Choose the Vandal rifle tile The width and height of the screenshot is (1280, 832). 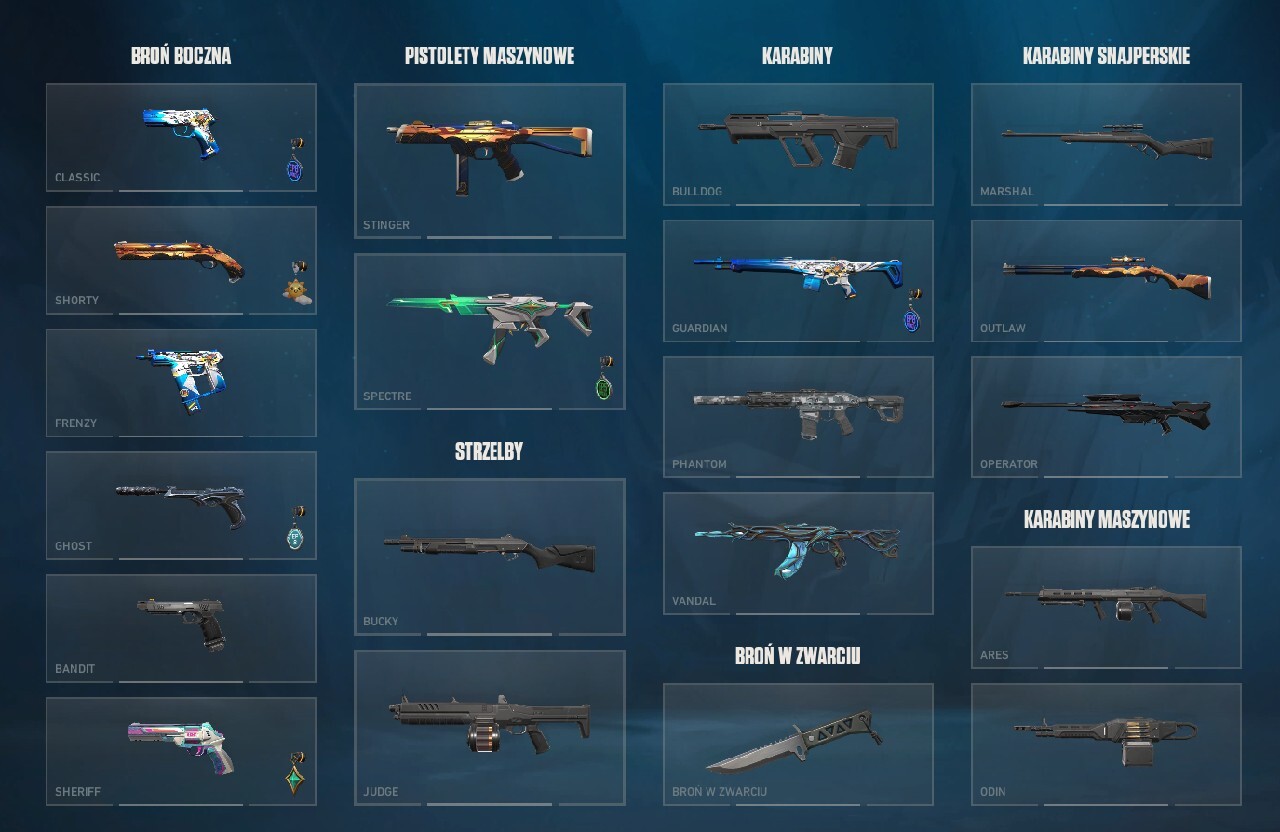(798, 553)
